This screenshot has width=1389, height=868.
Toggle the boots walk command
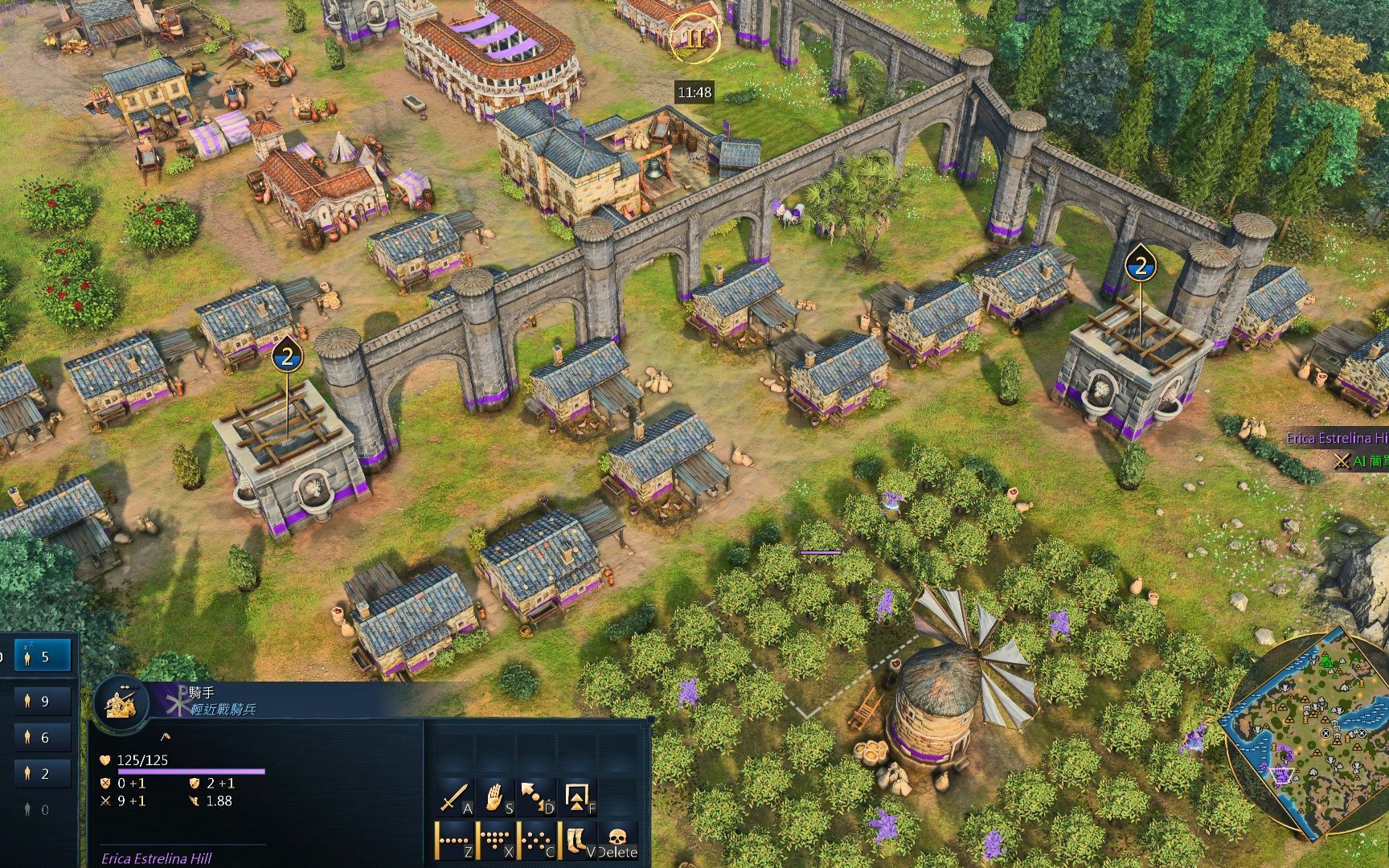click(577, 840)
